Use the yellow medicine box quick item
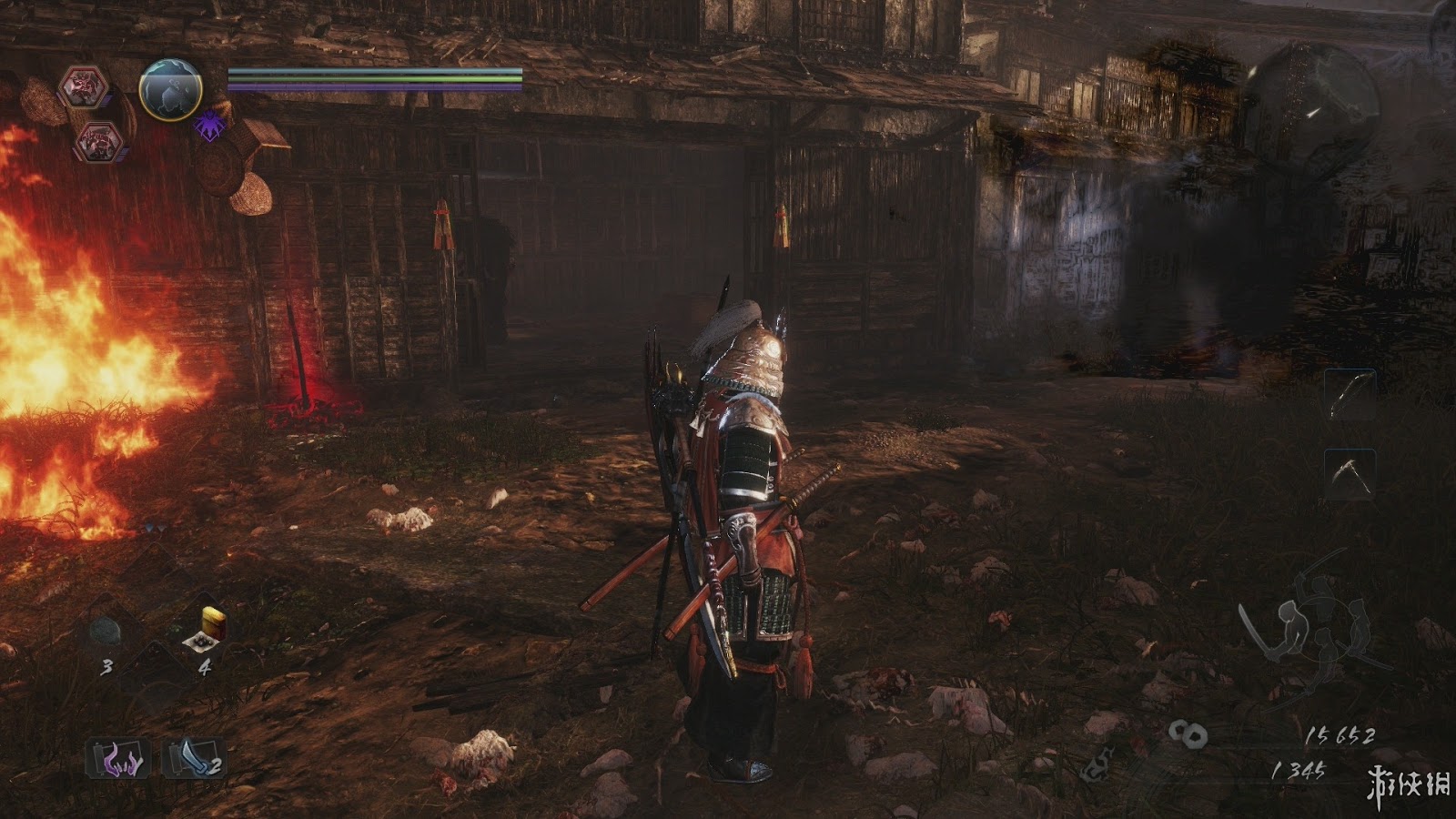 pyautogui.click(x=210, y=628)
